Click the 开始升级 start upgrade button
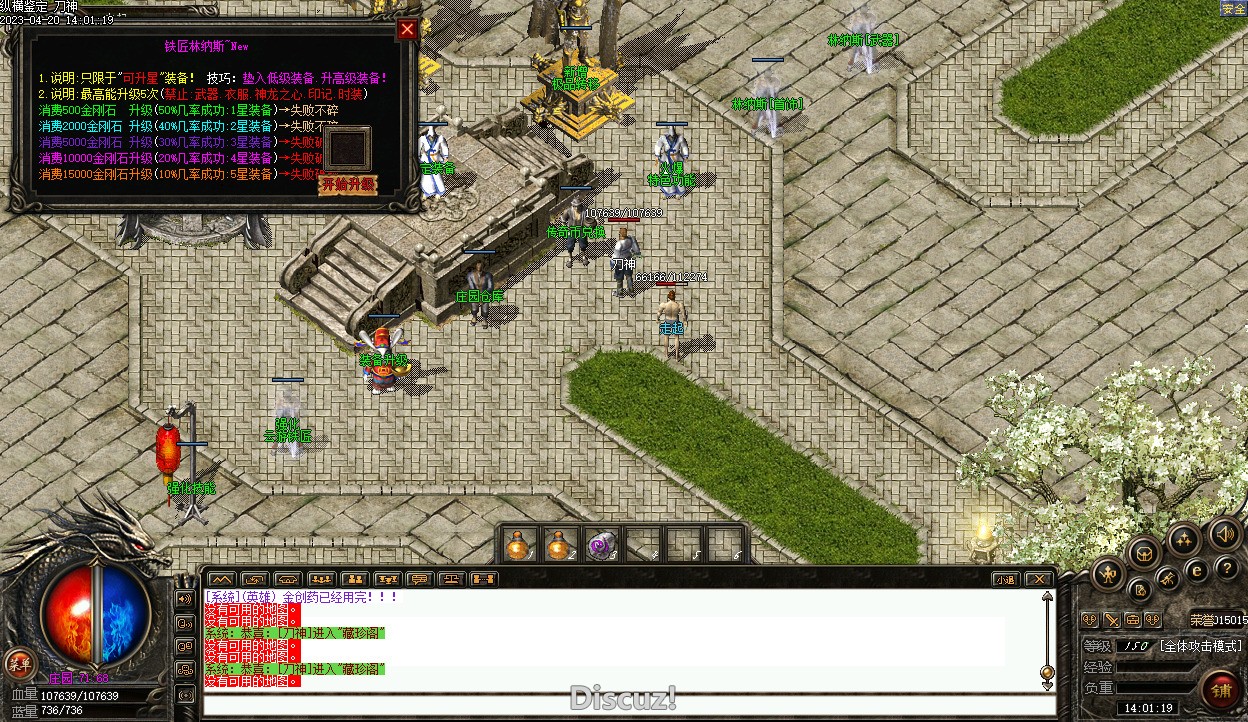Viewport: 1248px width, 722px height. [x=347, y=184]
